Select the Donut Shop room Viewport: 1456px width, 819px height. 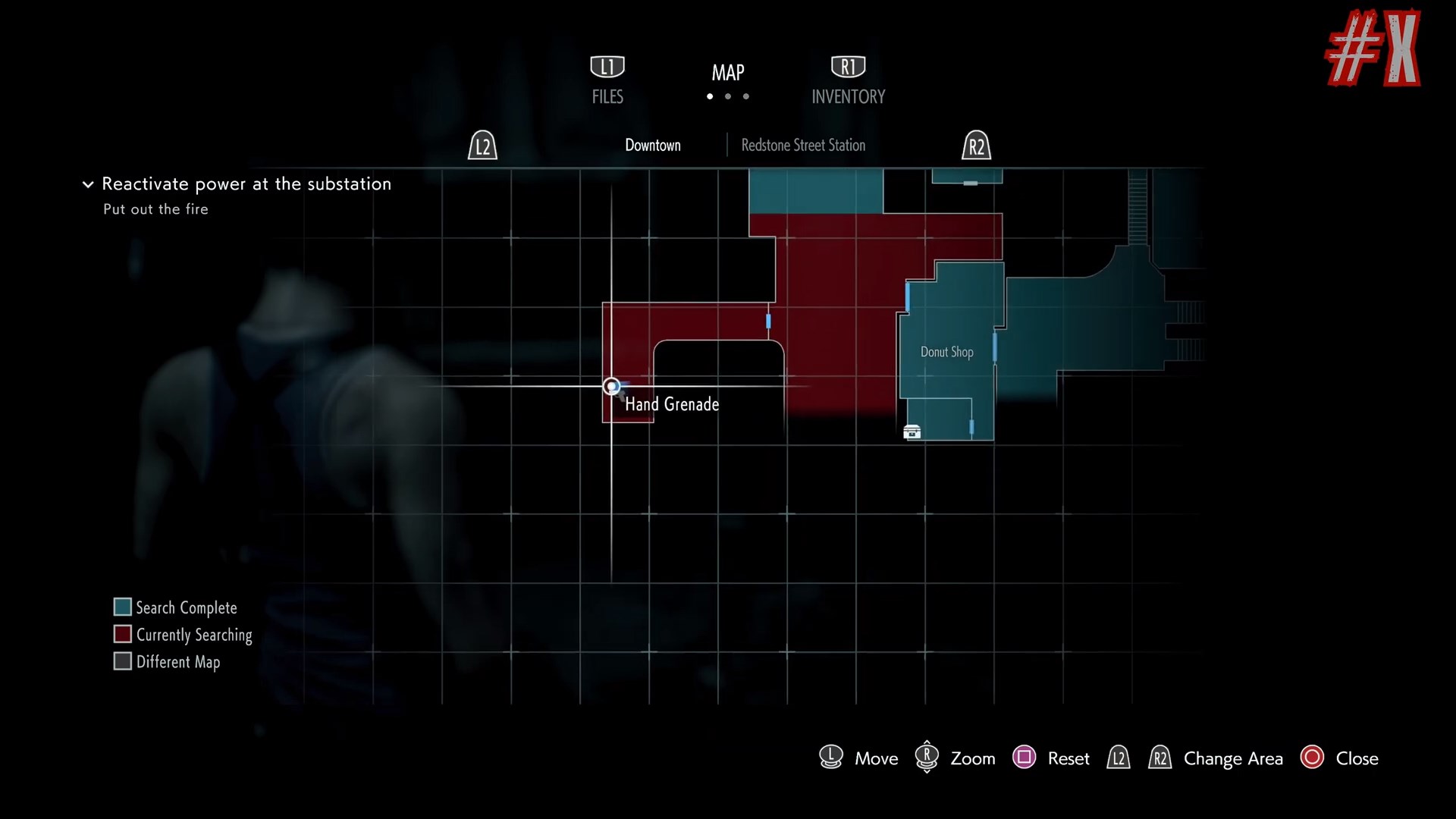[x=946, y=352]
